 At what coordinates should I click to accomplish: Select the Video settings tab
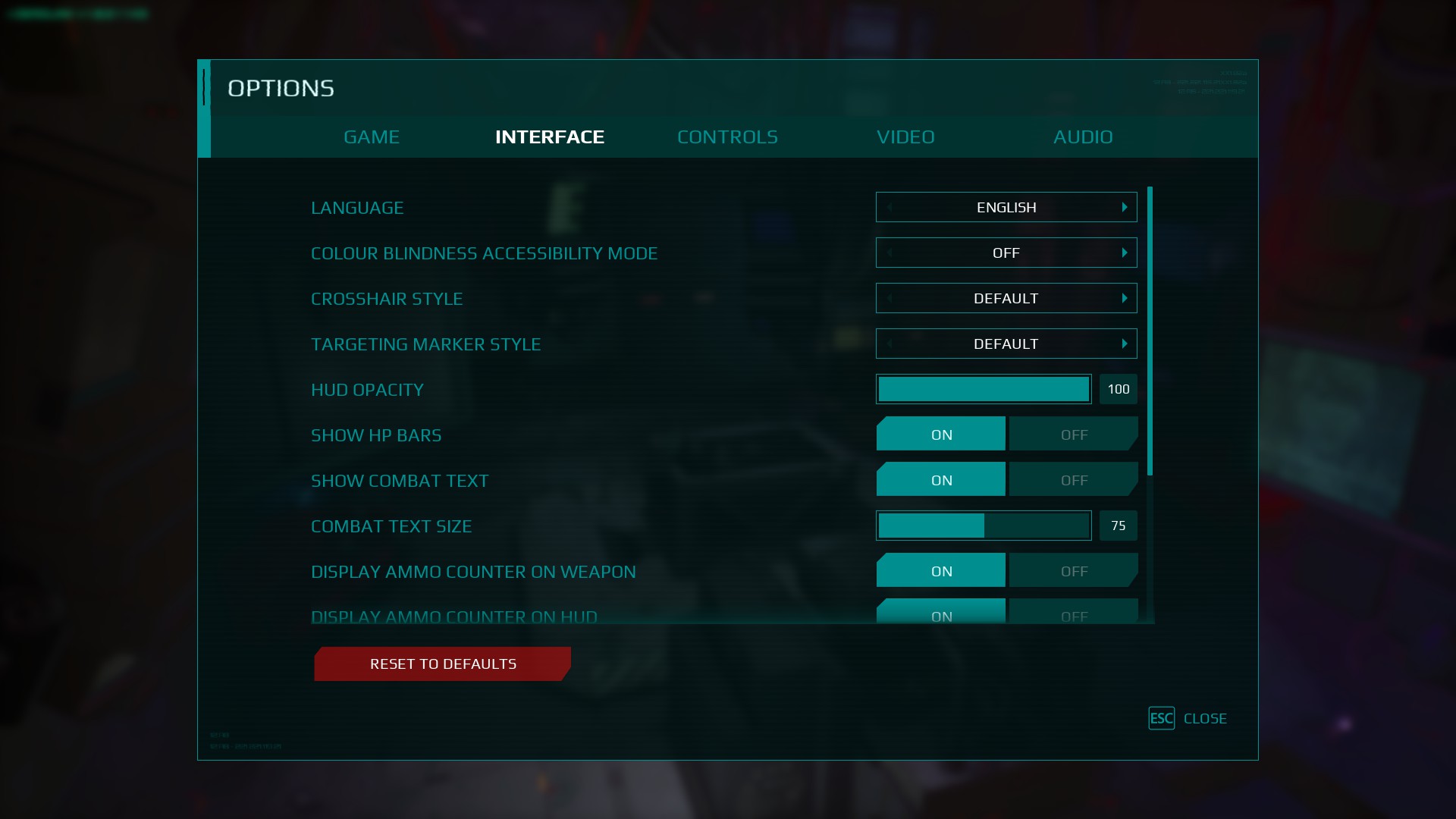tap(905, 136)
